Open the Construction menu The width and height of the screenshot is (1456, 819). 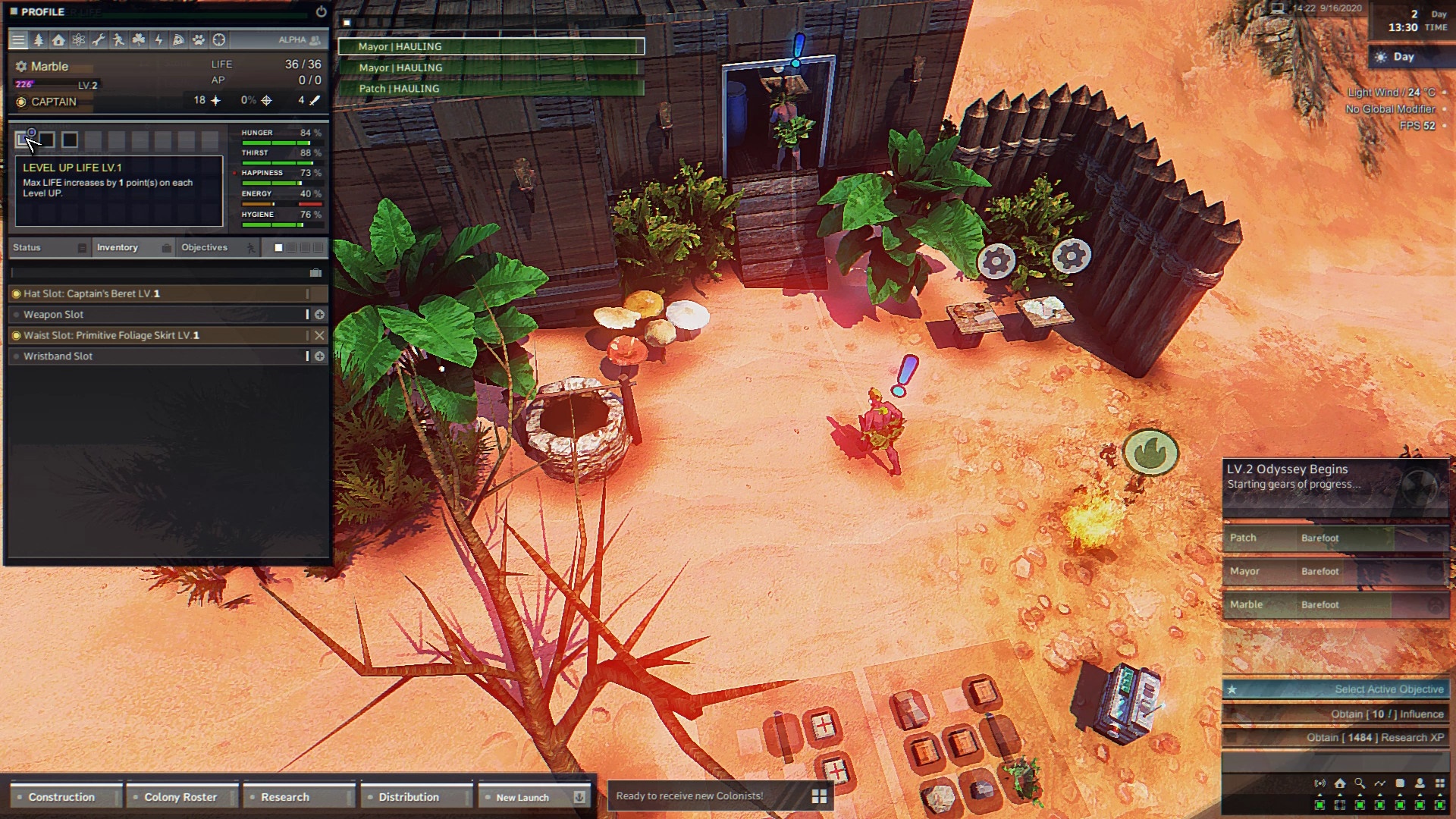[62, 797]
